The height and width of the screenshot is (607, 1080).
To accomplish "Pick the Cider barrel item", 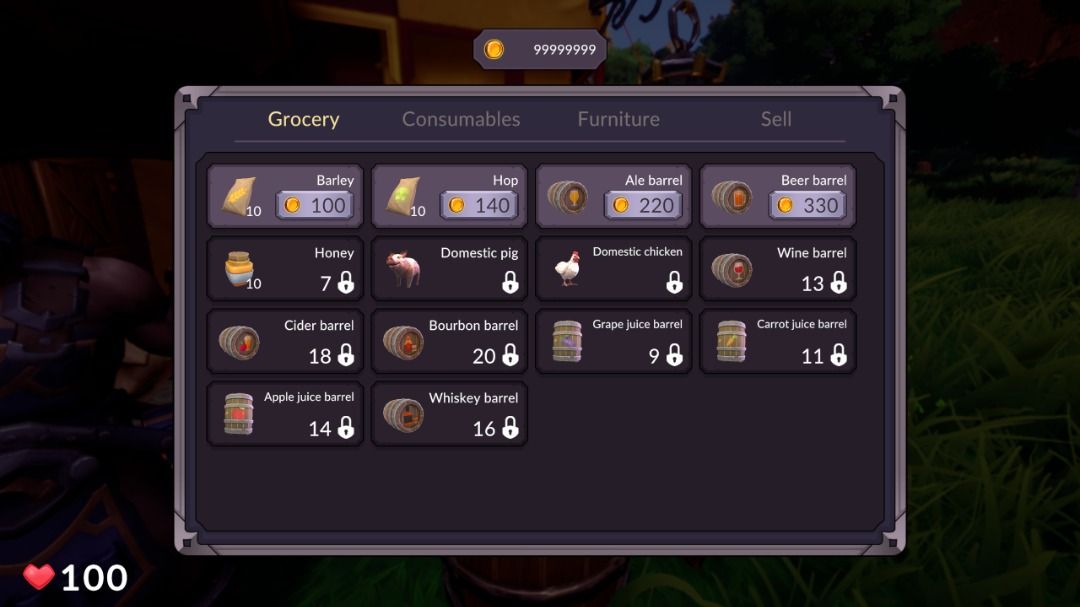I will pyautogui.click(x=285, y=341).
